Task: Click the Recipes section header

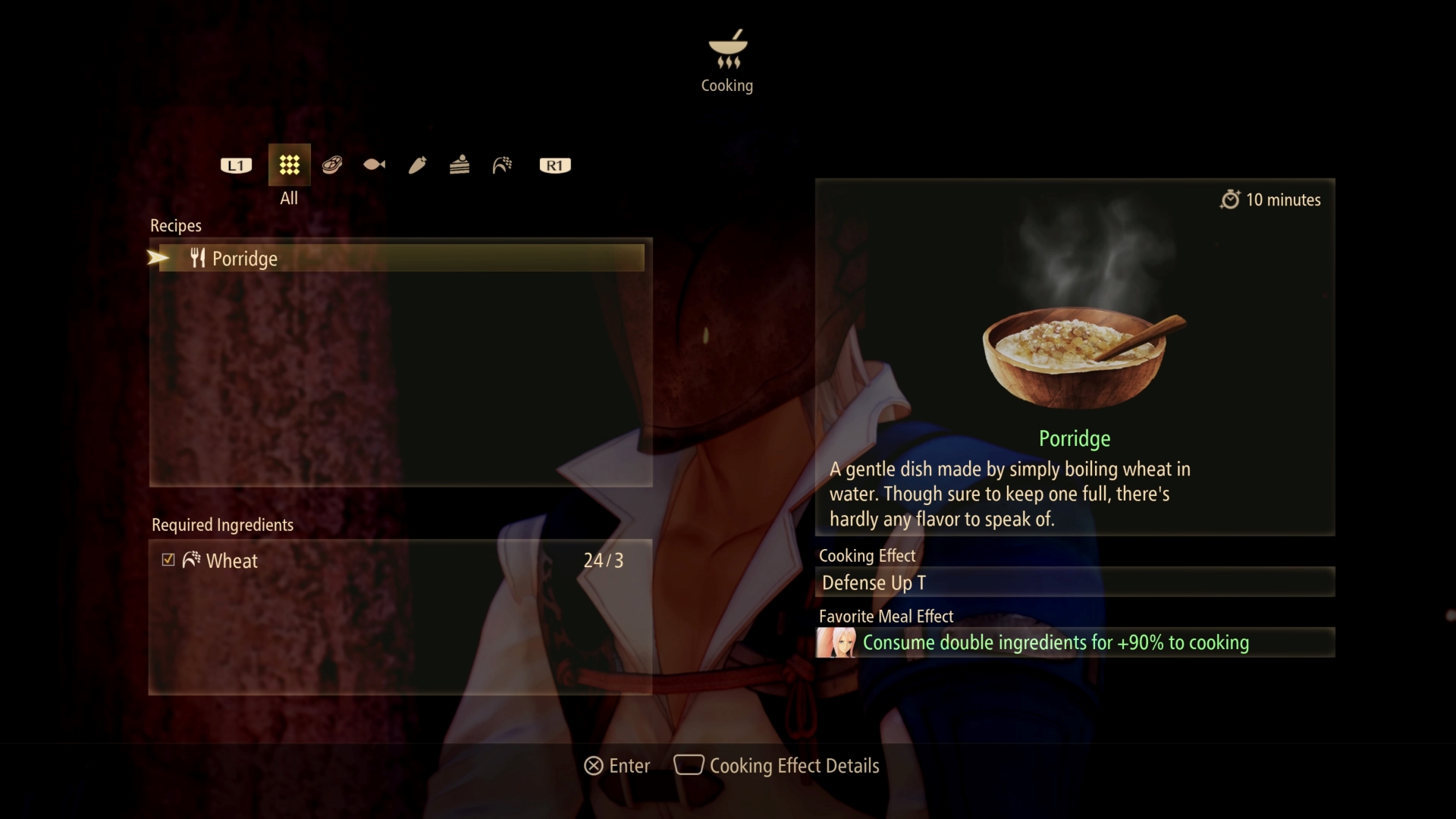Action: pyautogui.click(x=175, y=225)
